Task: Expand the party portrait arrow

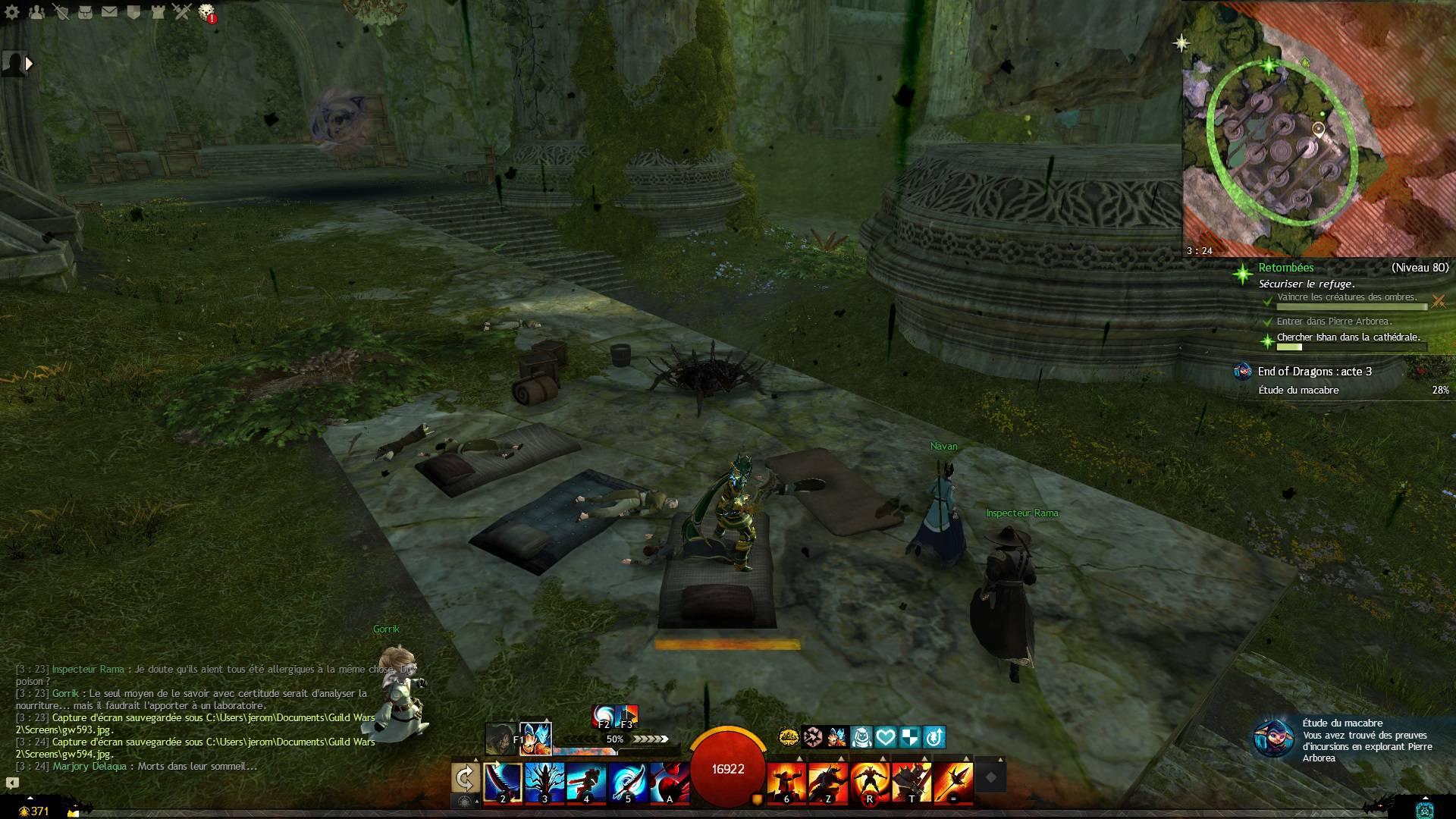Action: tap(29, 64)
